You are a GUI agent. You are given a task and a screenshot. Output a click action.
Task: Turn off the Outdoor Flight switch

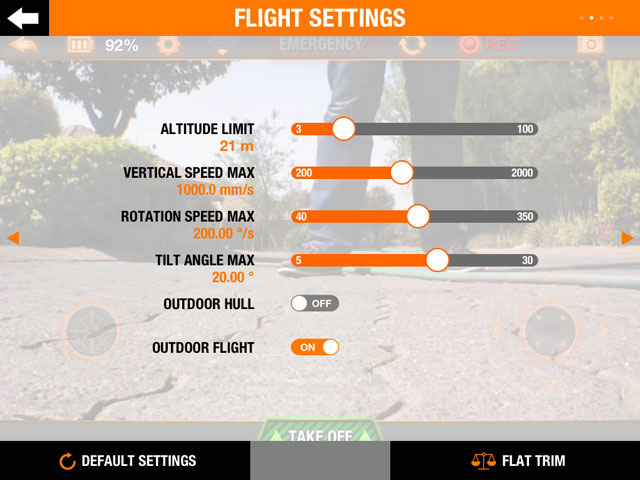[x=315, y=347]
